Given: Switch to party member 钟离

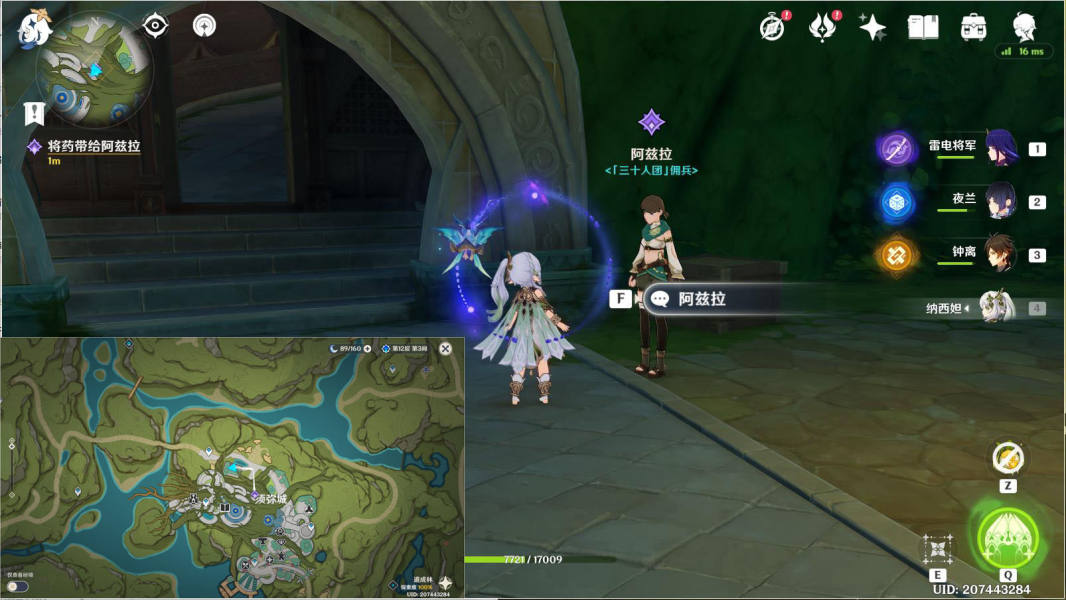Looking at the screenshot, I should [1000, 253].
